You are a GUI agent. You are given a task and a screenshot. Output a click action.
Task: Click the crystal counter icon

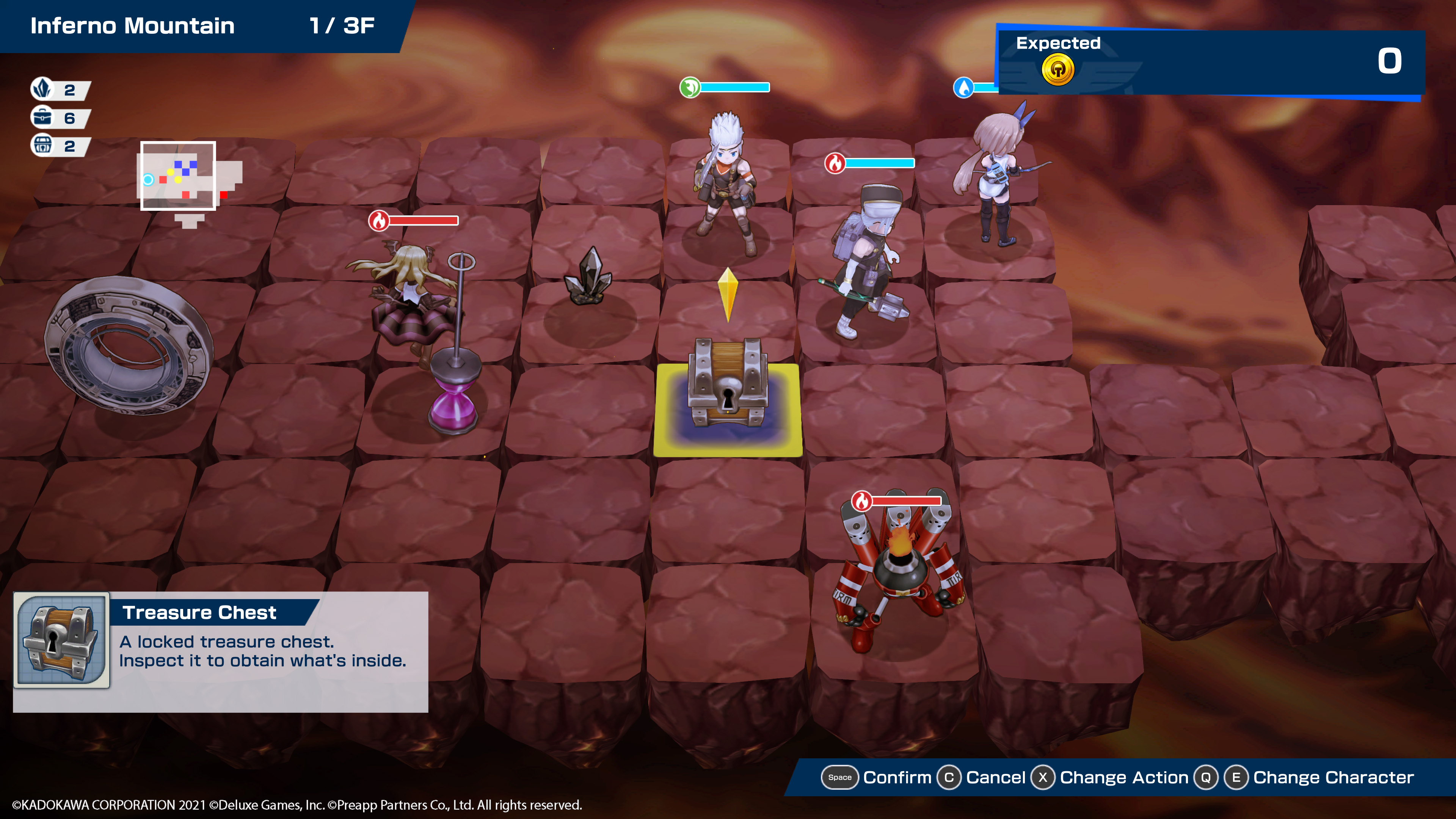tap(42, 89)
